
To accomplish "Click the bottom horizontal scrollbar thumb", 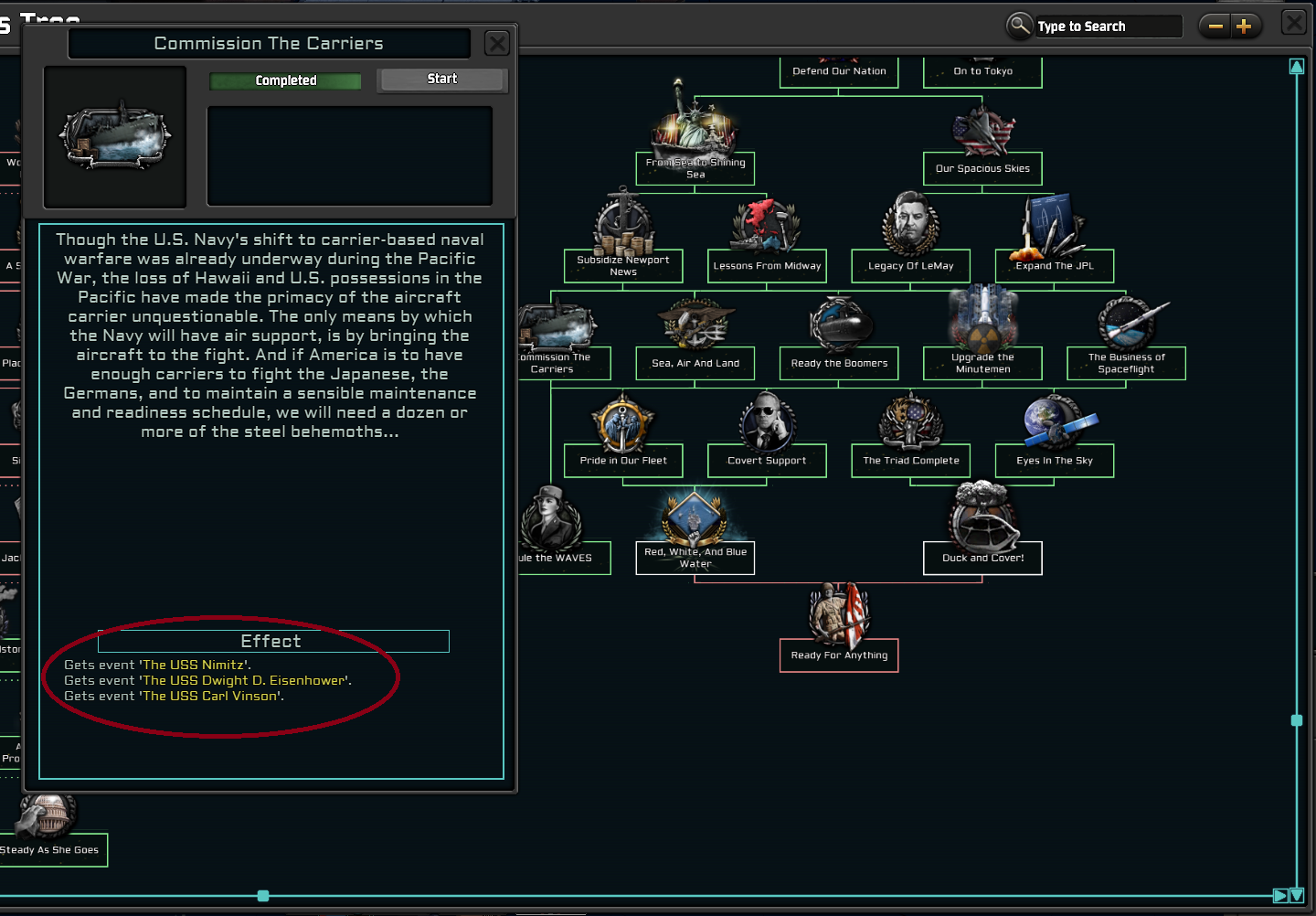I will point(262,896).
